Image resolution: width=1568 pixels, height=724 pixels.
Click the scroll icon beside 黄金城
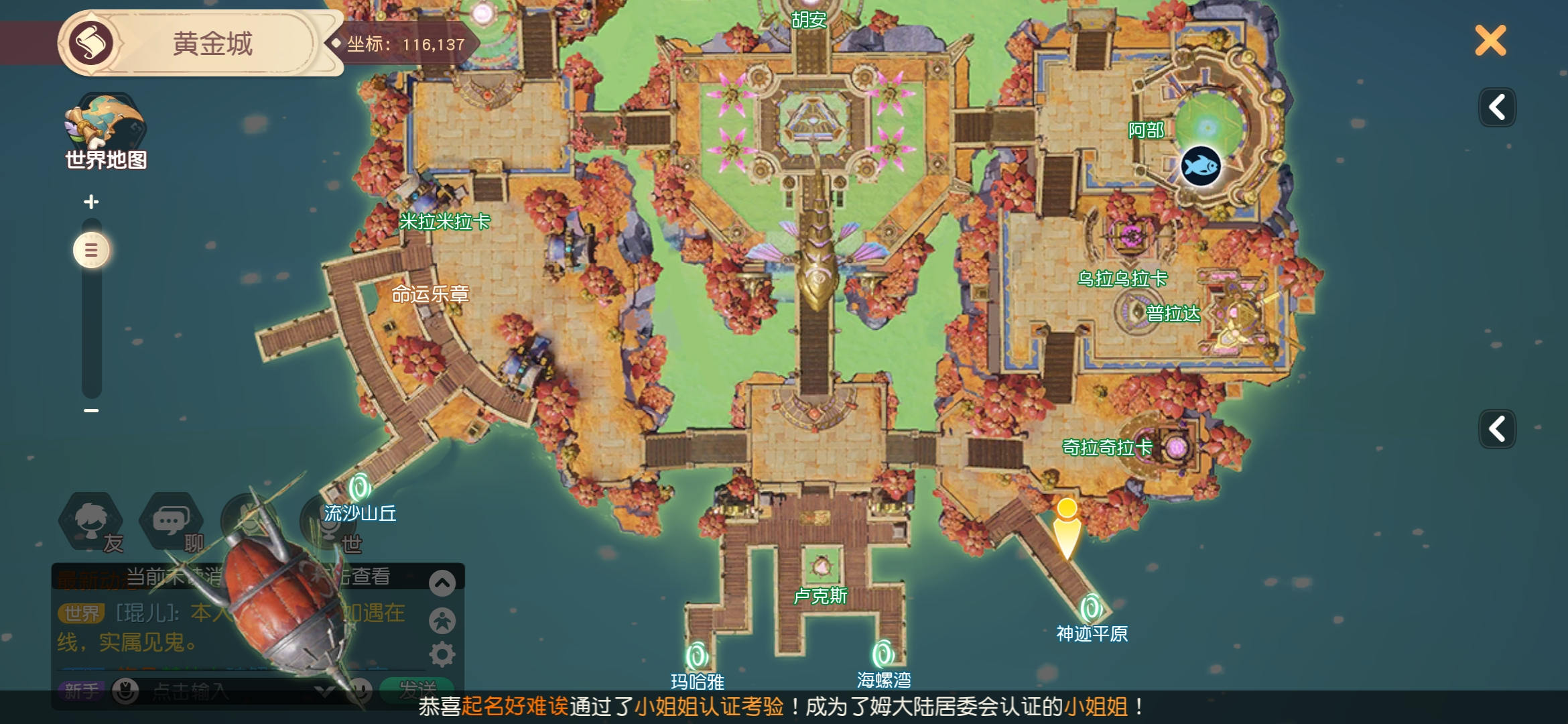[x=91, y=44]
